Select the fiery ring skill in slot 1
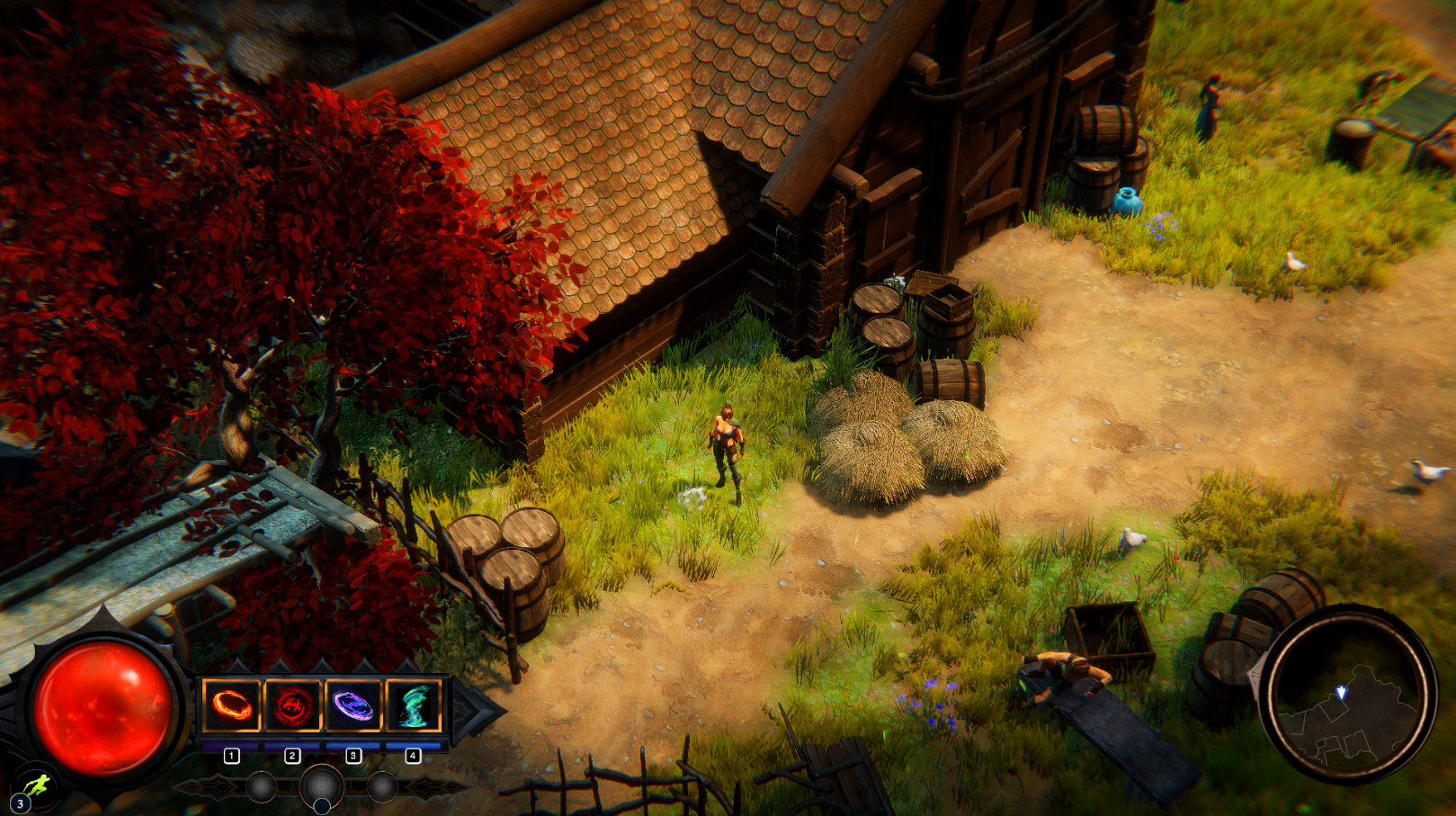 231,704
